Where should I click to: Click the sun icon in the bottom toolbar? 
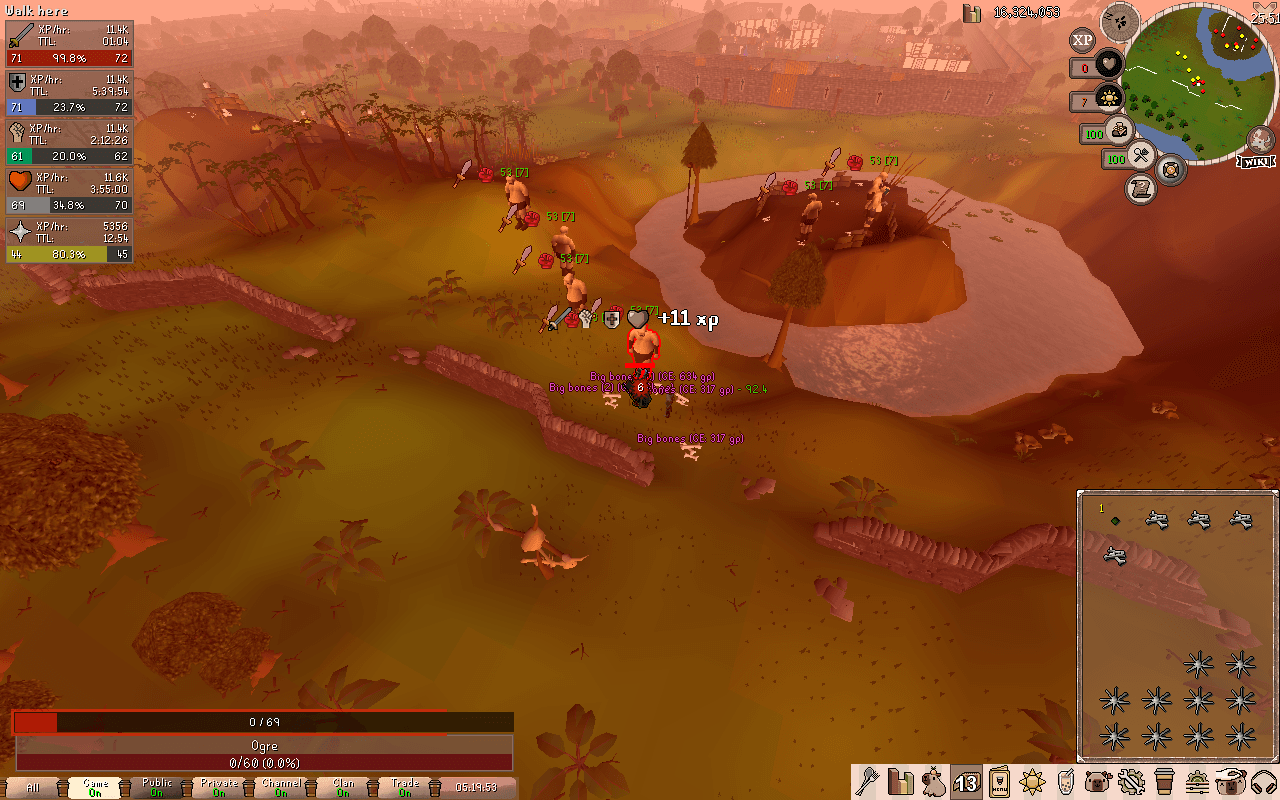point(1033,783)
